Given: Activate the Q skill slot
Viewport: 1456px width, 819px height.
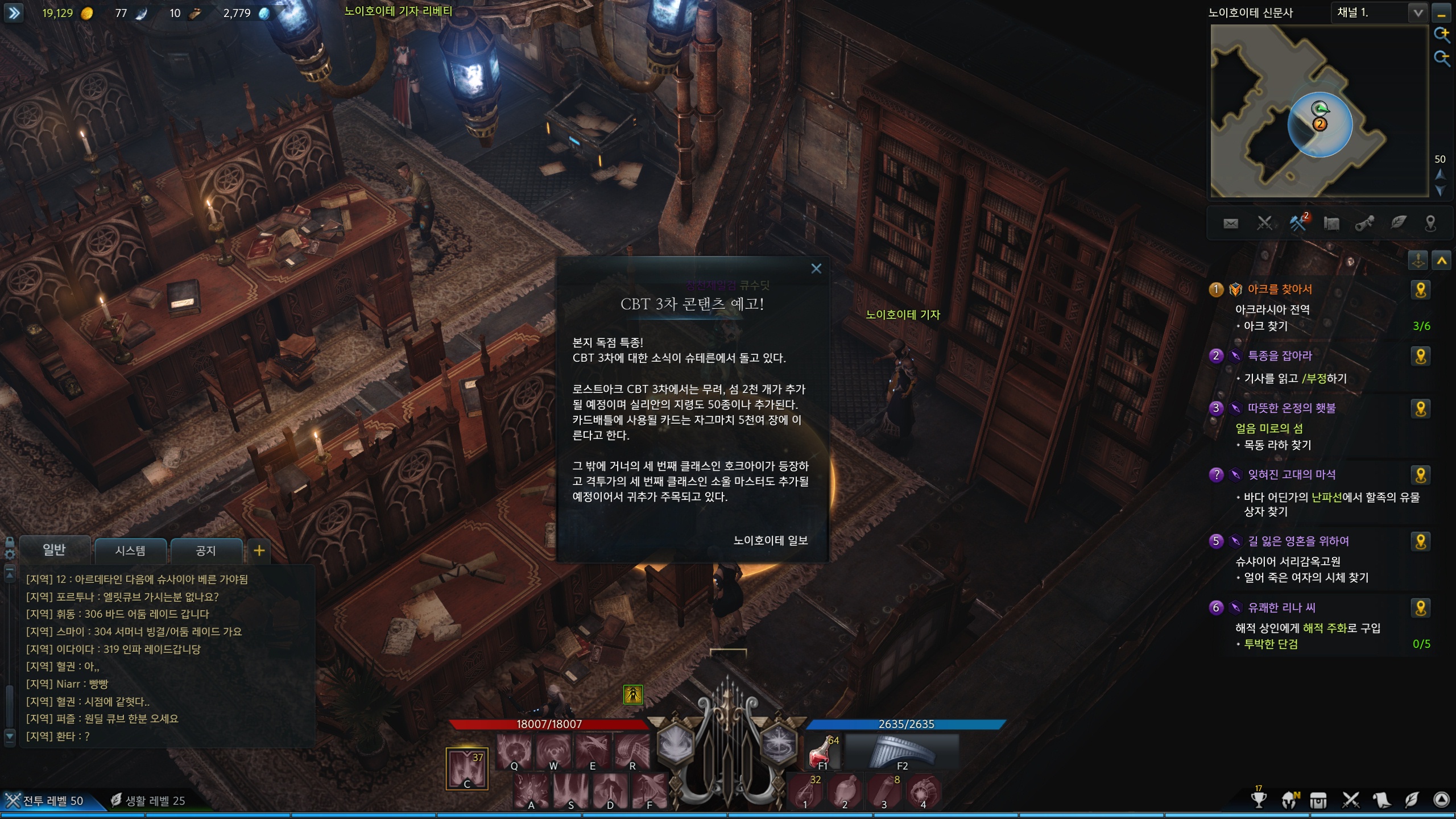Looking at the screenshot, I should [x=514, y=752].
